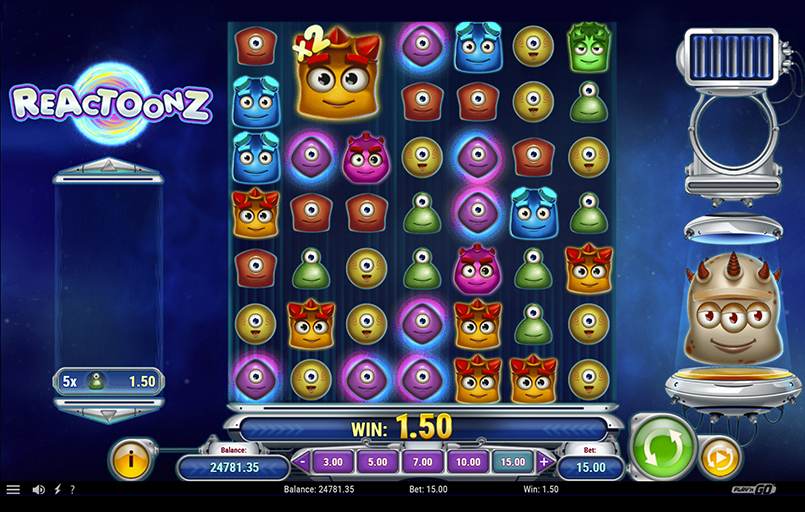The width and height of the screenshot is (805, 512).
Task: Set the bet to 3.00
Action: (333, 462)
